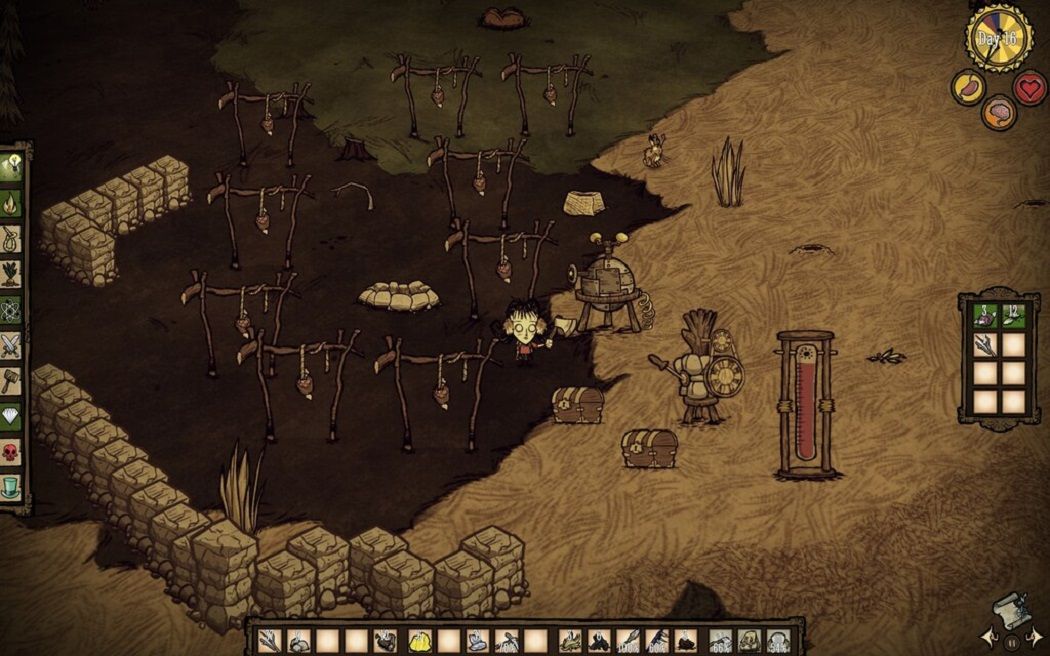Switch to the Survival rope-knot tab

[13, 238]
